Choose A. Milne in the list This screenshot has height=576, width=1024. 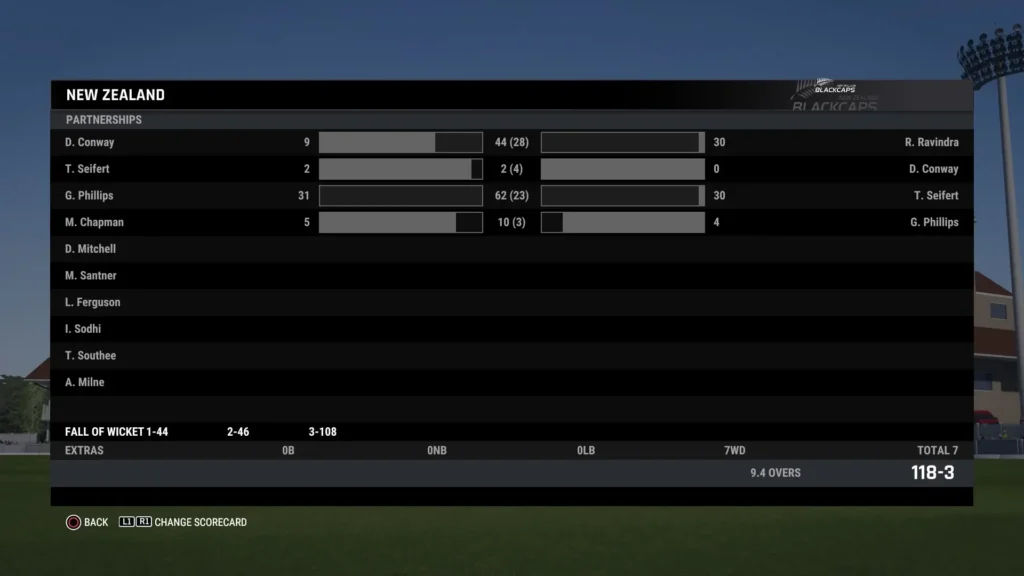[x=84, y=382]
